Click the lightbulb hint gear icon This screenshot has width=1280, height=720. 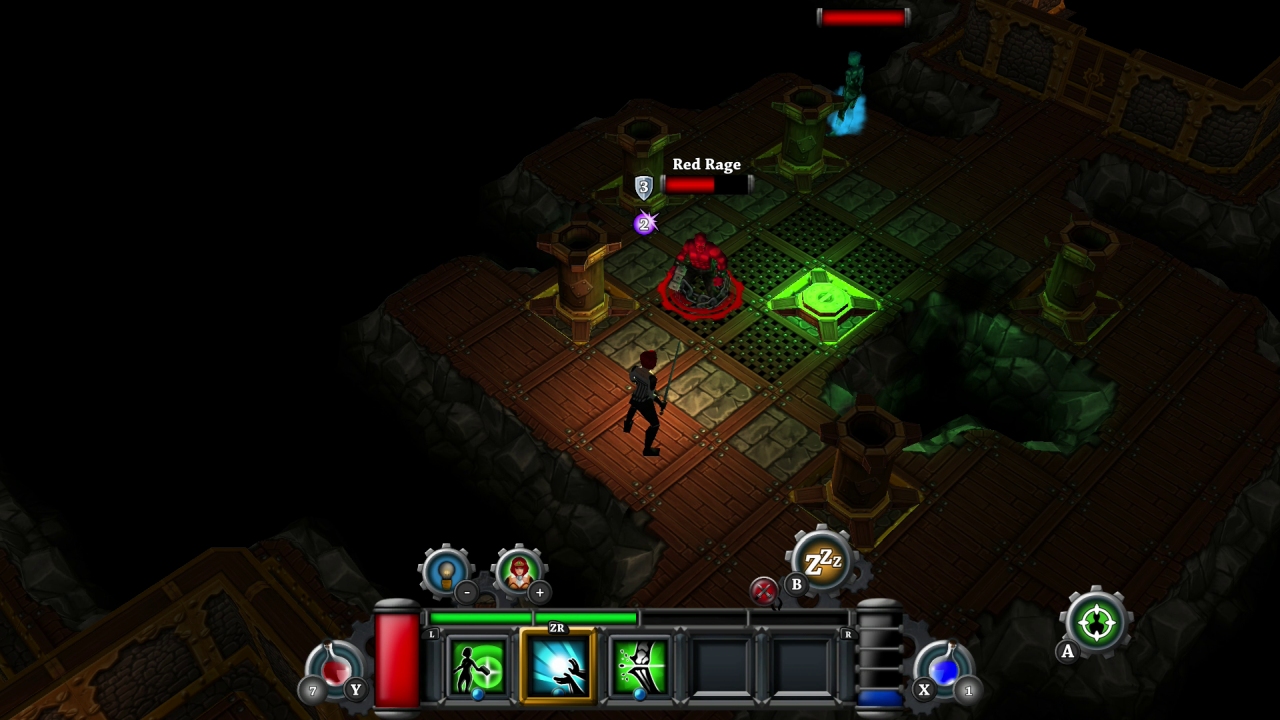pyautogui.click(x=445, y=571)
